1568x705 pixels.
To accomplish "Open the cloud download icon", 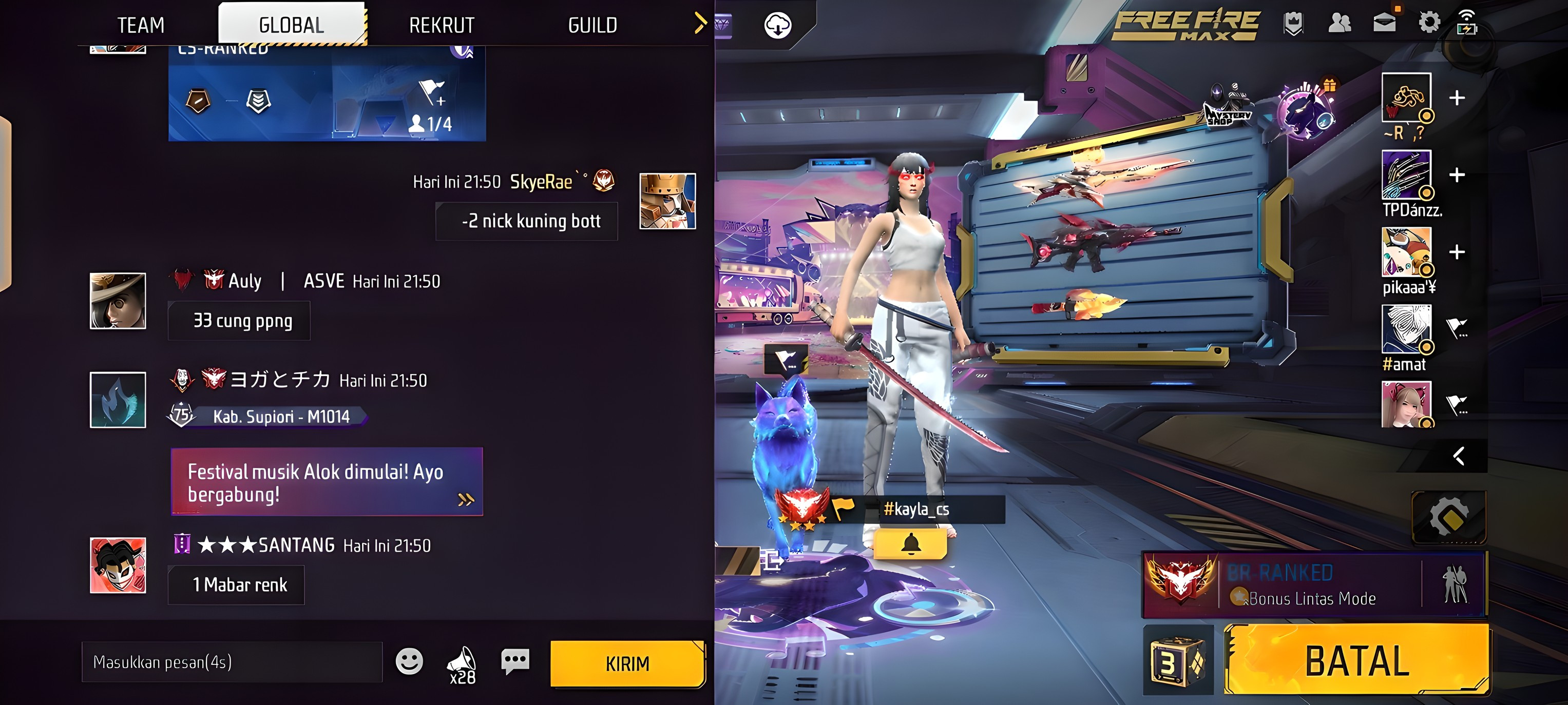I will (x=777, y=26).
